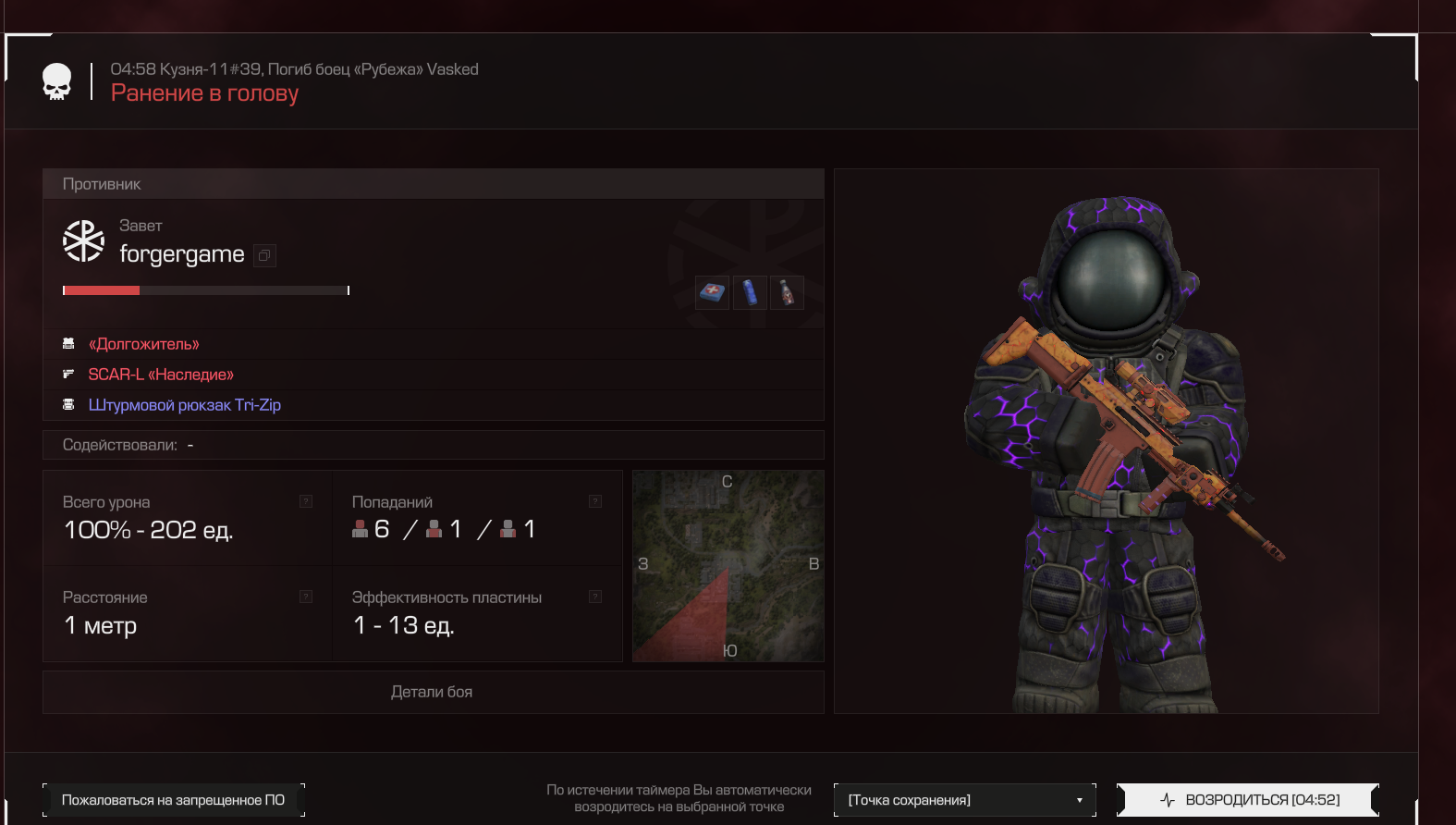This screenshot has width=1456, height=825.
Task: Open the Точка сохранения respawn point dropdown
Action: (964, 800)
